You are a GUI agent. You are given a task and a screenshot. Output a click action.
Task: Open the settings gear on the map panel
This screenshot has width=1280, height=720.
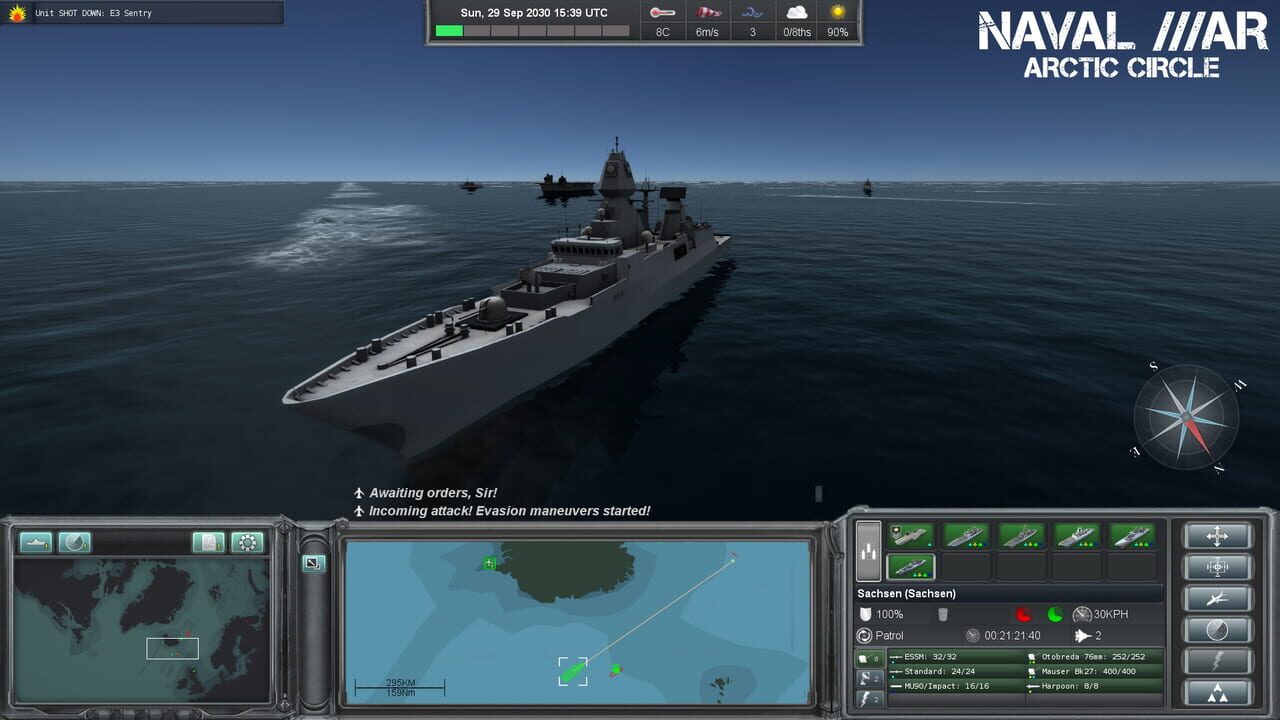coord(247,542)
